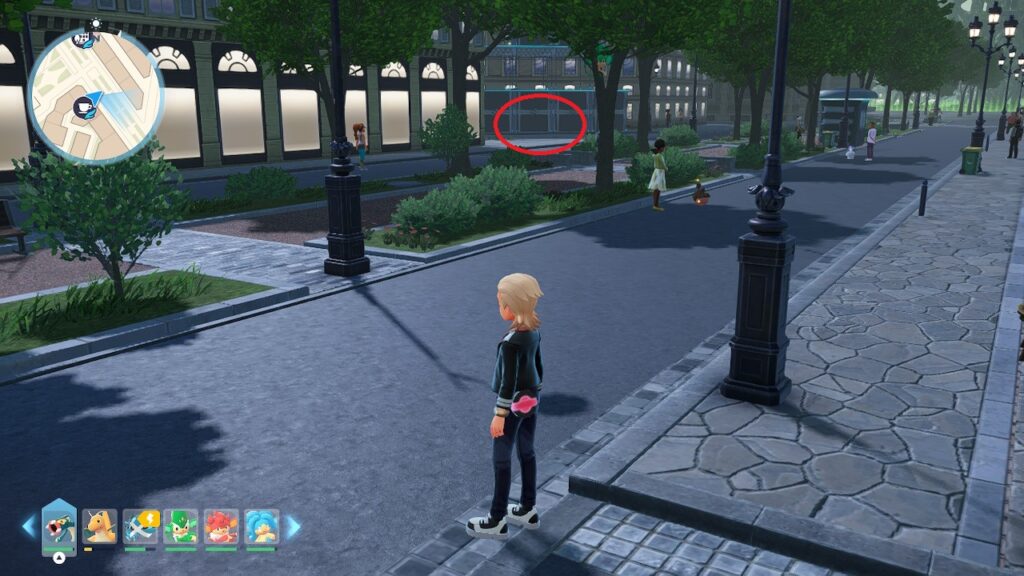Pick the green monkey Pokémon slot
The height and width of the screenshot is (576, 1024).
tap(180, 526)
